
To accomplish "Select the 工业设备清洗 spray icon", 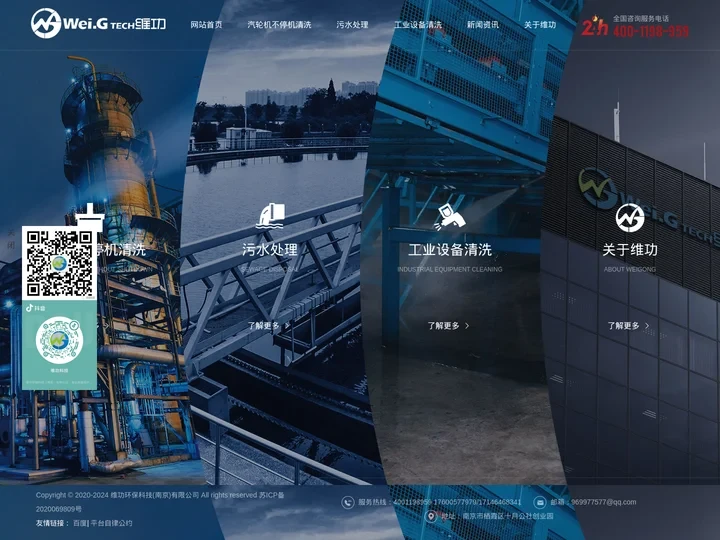I will [449, 215].
